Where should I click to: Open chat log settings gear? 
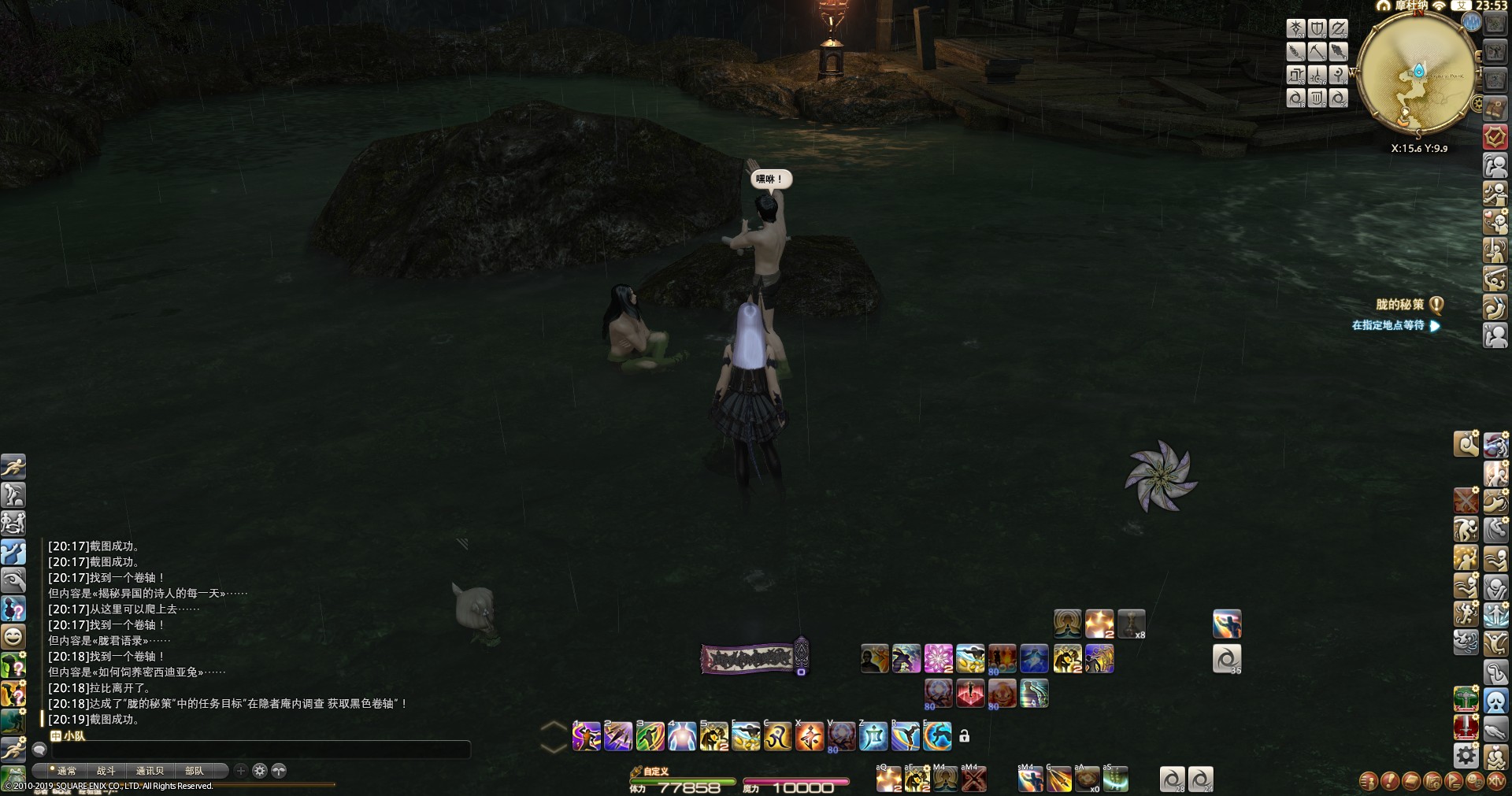tap(260, 771)
